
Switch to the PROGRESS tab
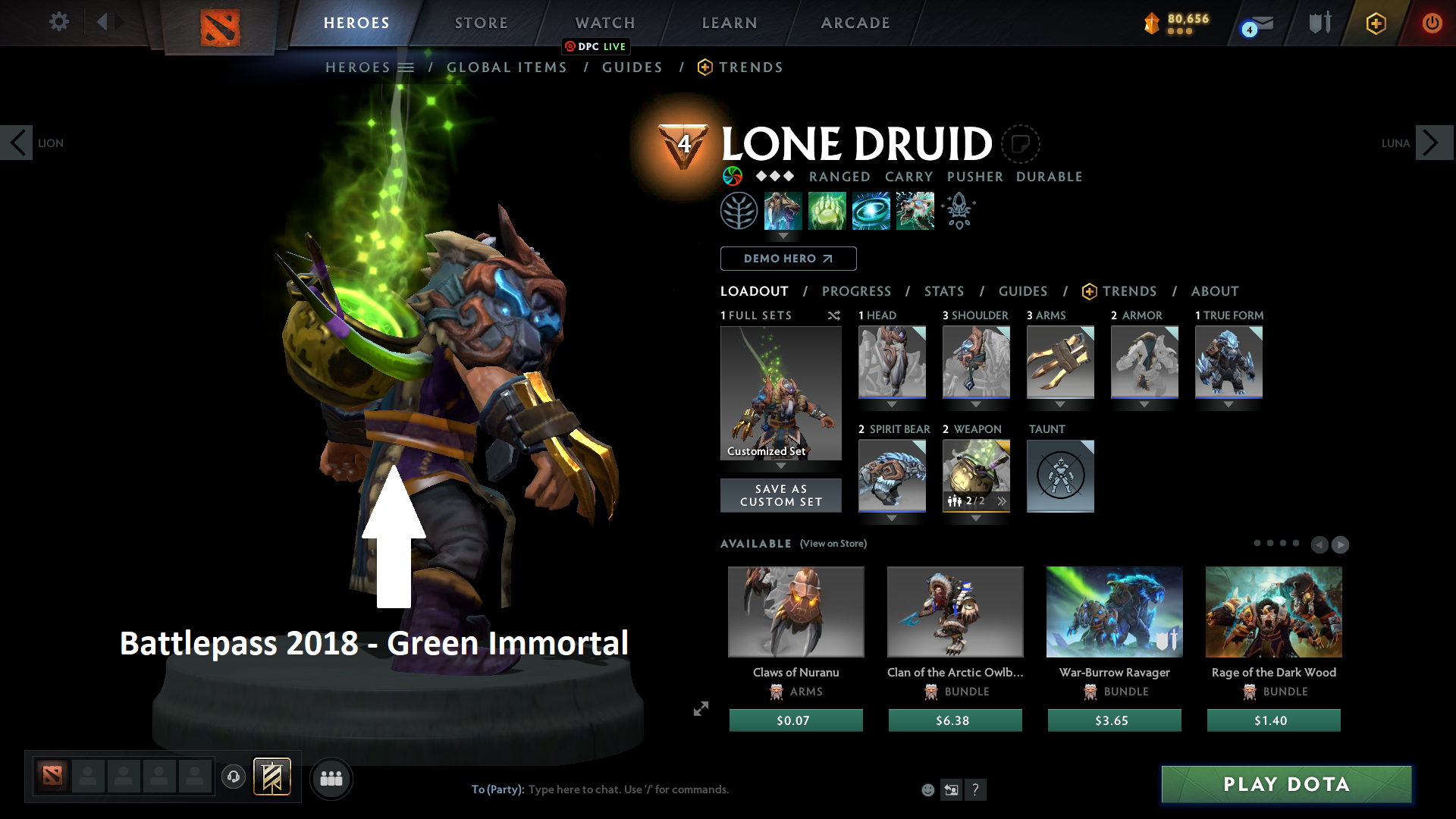pos(857,291)
